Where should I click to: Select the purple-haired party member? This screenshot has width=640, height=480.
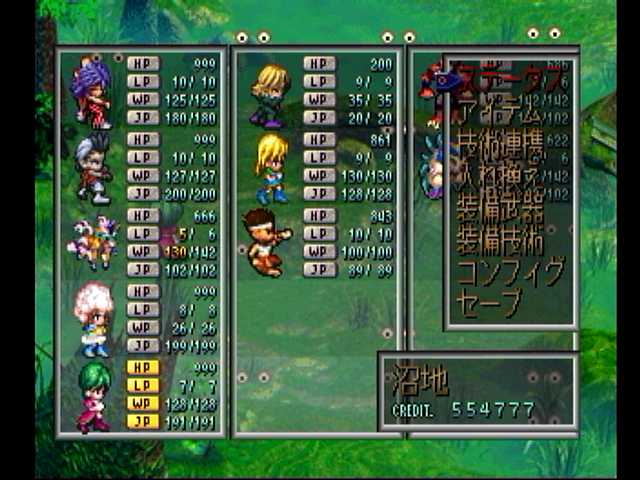(91, 92)
